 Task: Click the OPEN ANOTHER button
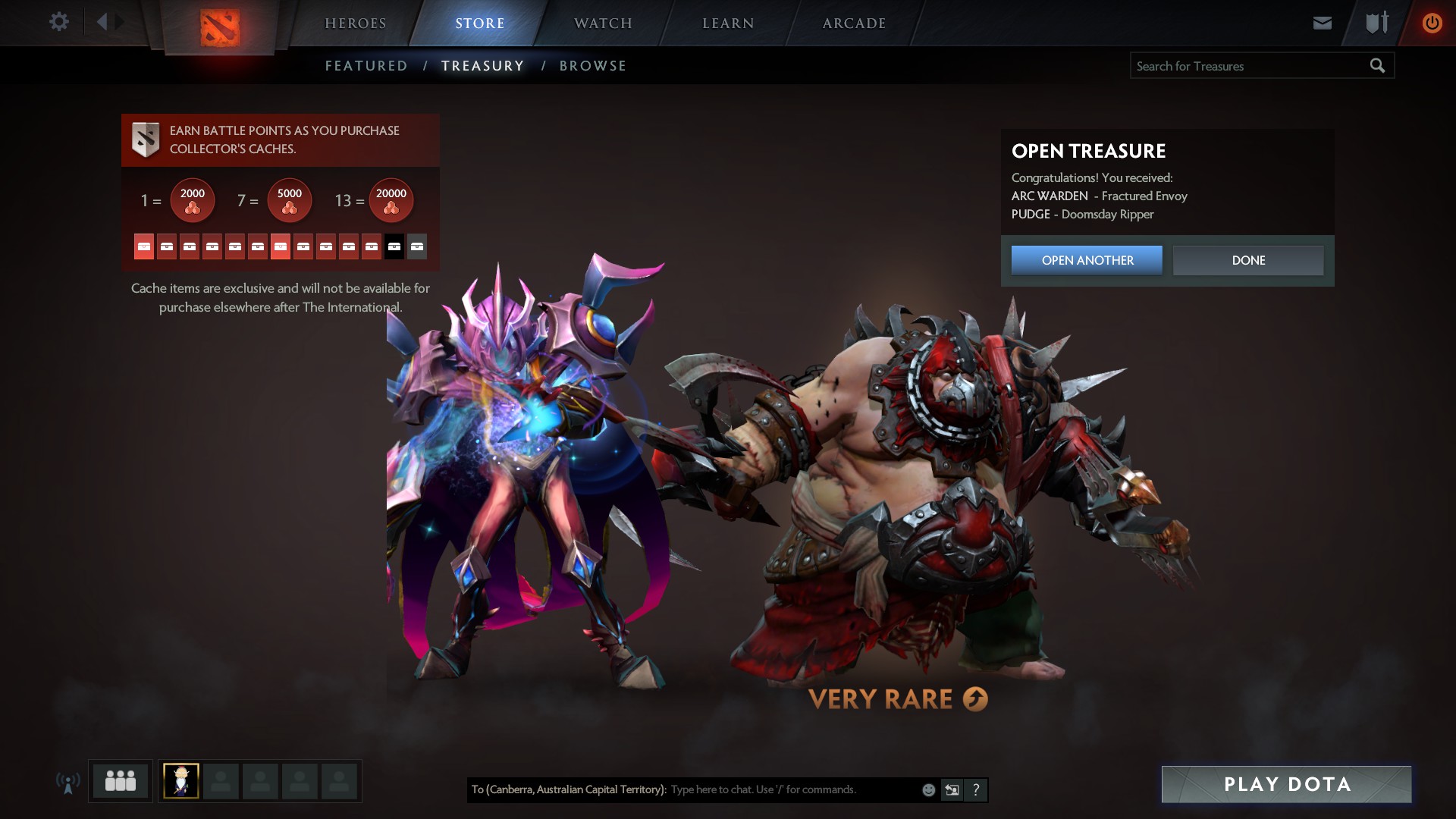(1086, 260)
